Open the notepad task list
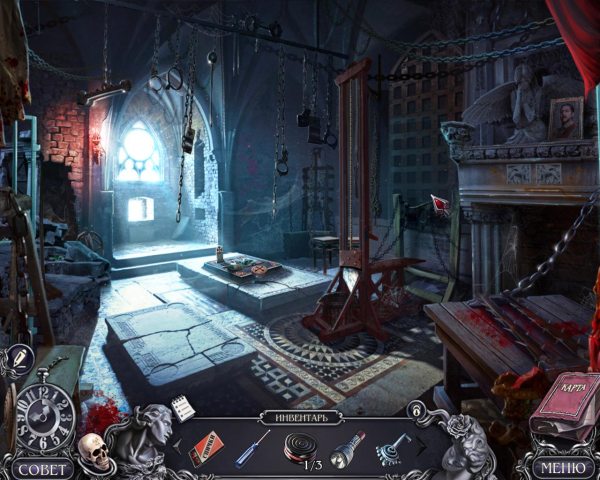This screenshot has height=480, width=600. pyautogui.click(x=182, y=407)
